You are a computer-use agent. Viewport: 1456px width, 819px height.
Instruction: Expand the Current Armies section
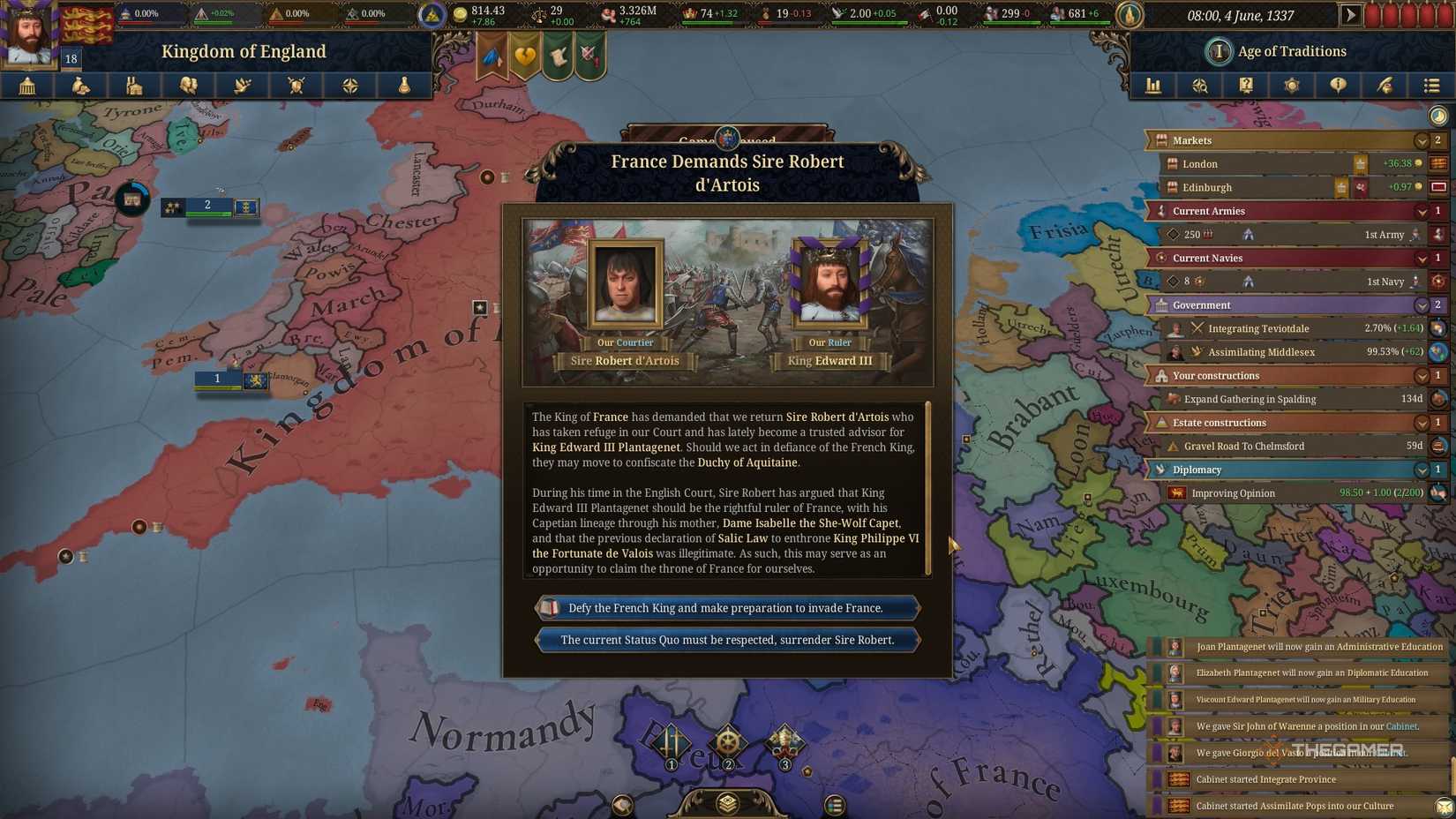tap(1422, 211)
